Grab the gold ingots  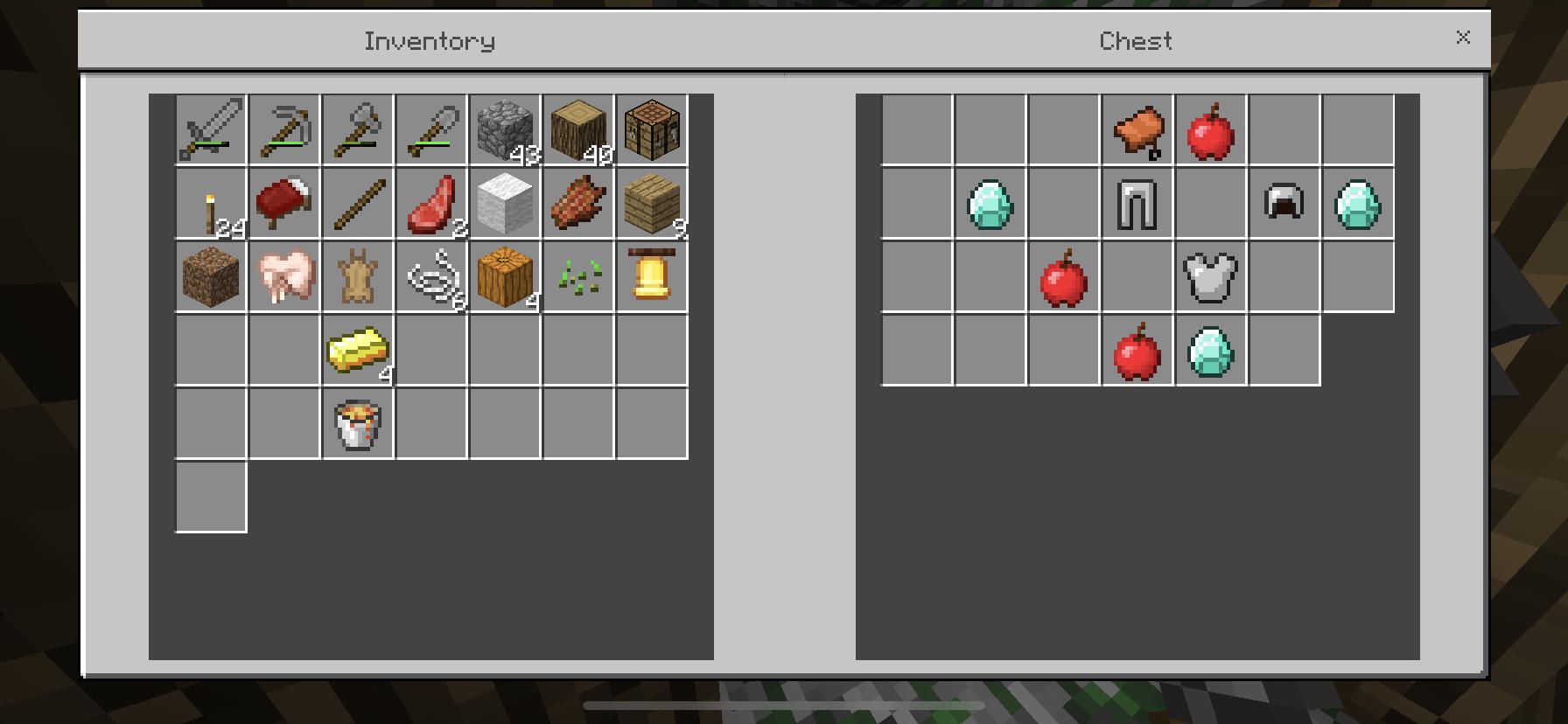coord(357,350)
